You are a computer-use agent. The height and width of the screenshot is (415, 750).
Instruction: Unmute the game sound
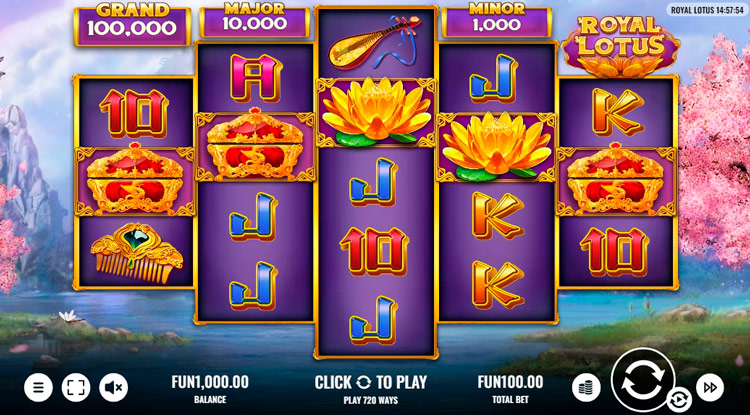tap(113, 386)
